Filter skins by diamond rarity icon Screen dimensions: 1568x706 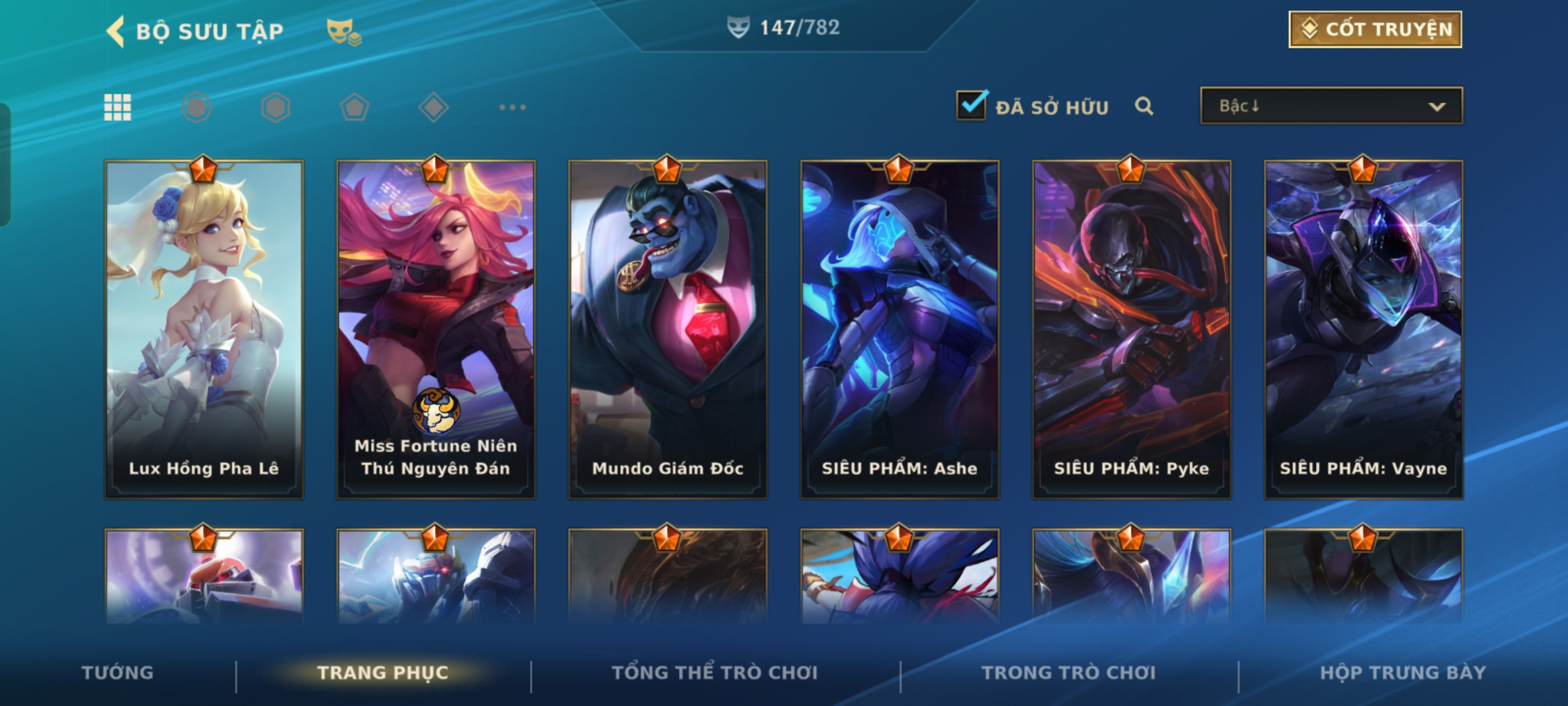(433, 107)
